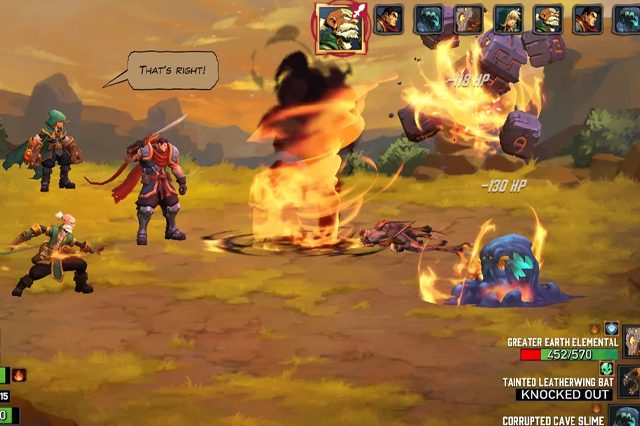Choose the Tainted Leatherwing Bat list portrait
The width and height of the screenshot is (640, 426).
(629, 382)
